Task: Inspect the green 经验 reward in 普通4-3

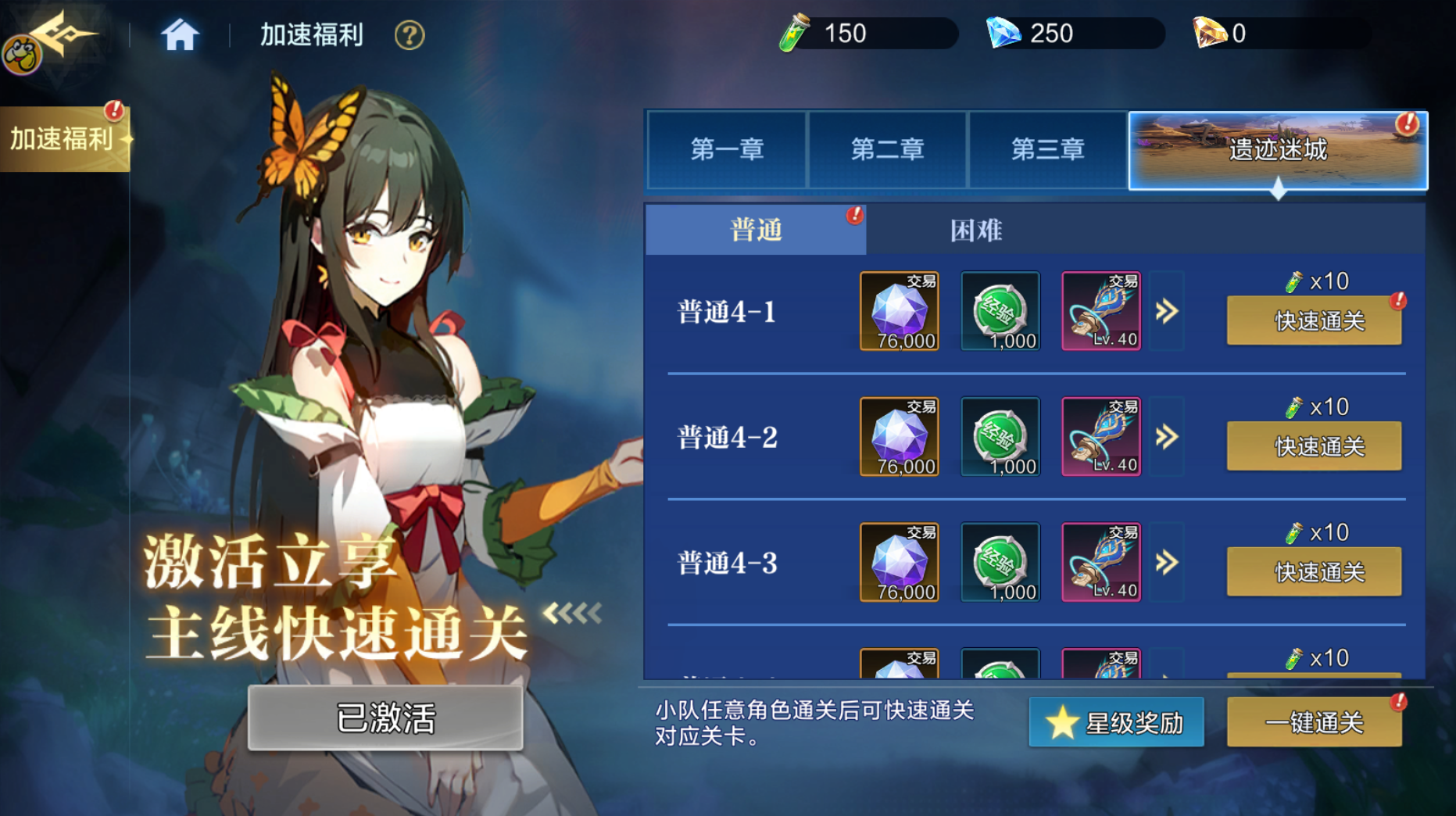Action: [x=1000, y=563]
